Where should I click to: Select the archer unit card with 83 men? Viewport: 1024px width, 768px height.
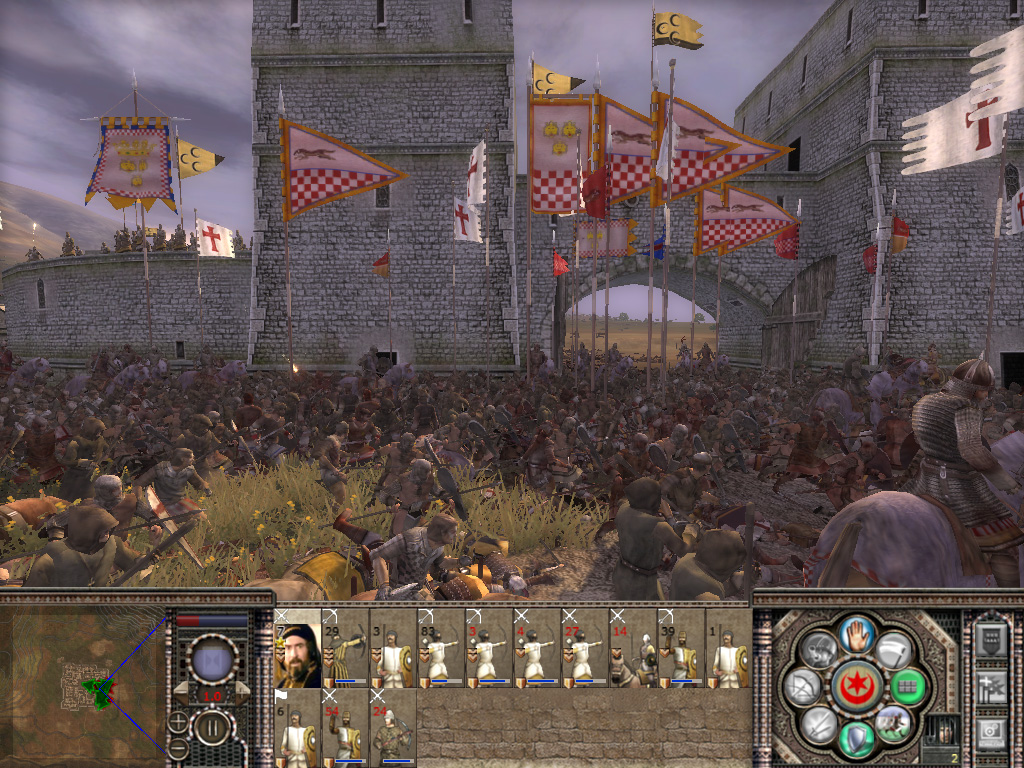point(442,648)
